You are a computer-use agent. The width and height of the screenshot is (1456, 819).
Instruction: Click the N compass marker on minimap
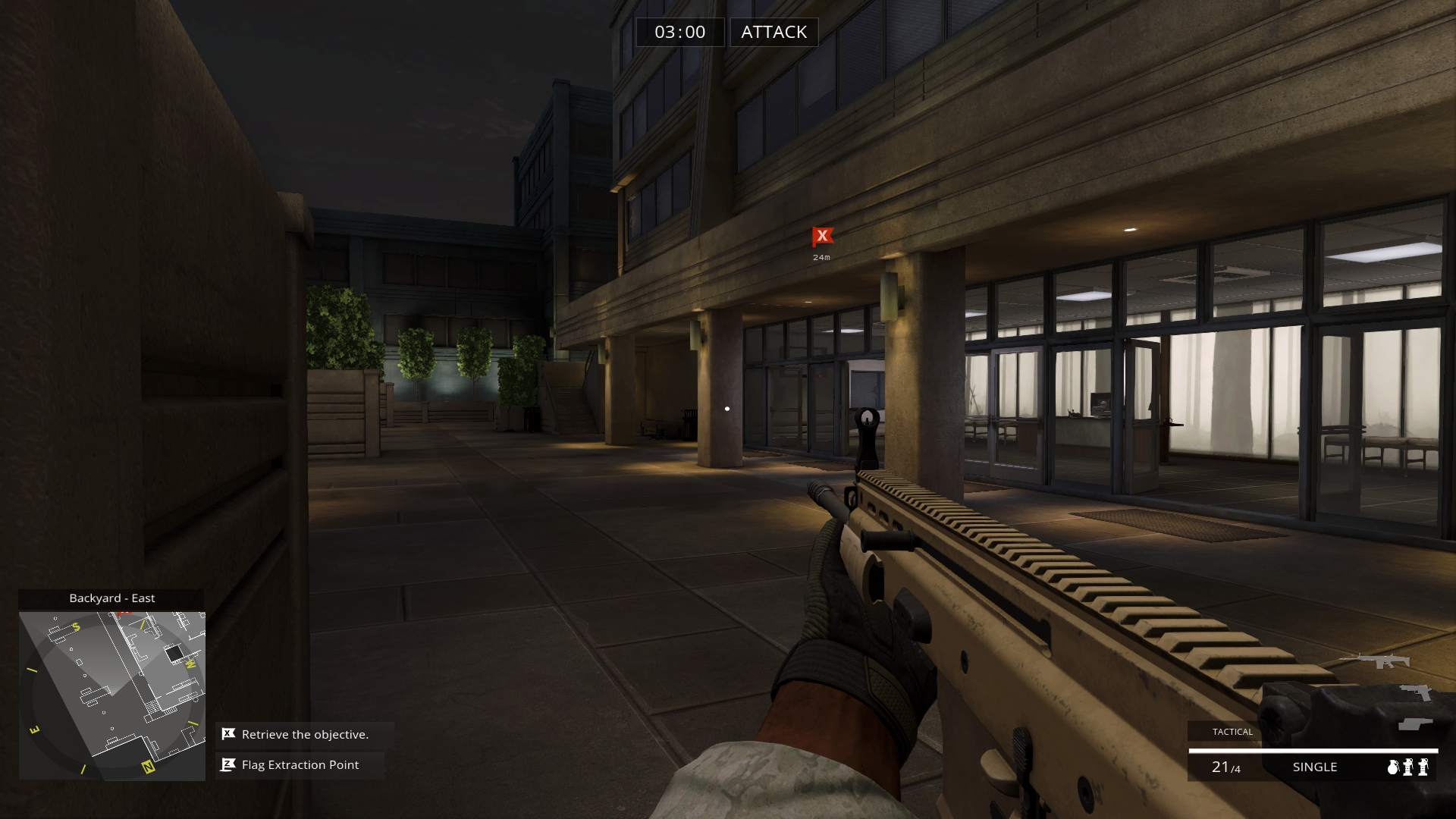tap(148, 767)
